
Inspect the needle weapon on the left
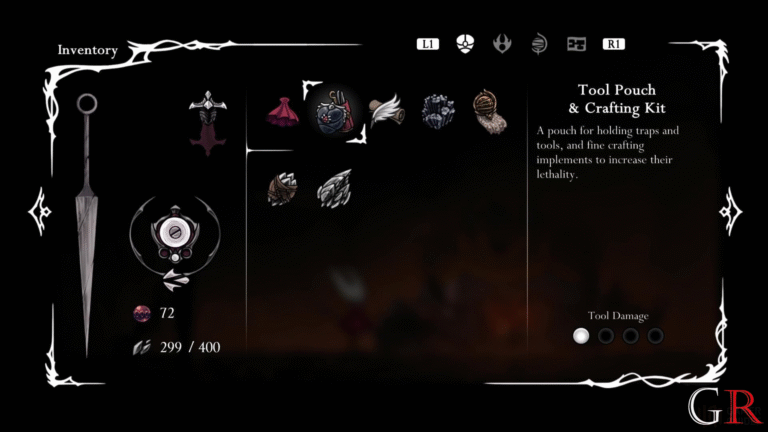[88, 220]
